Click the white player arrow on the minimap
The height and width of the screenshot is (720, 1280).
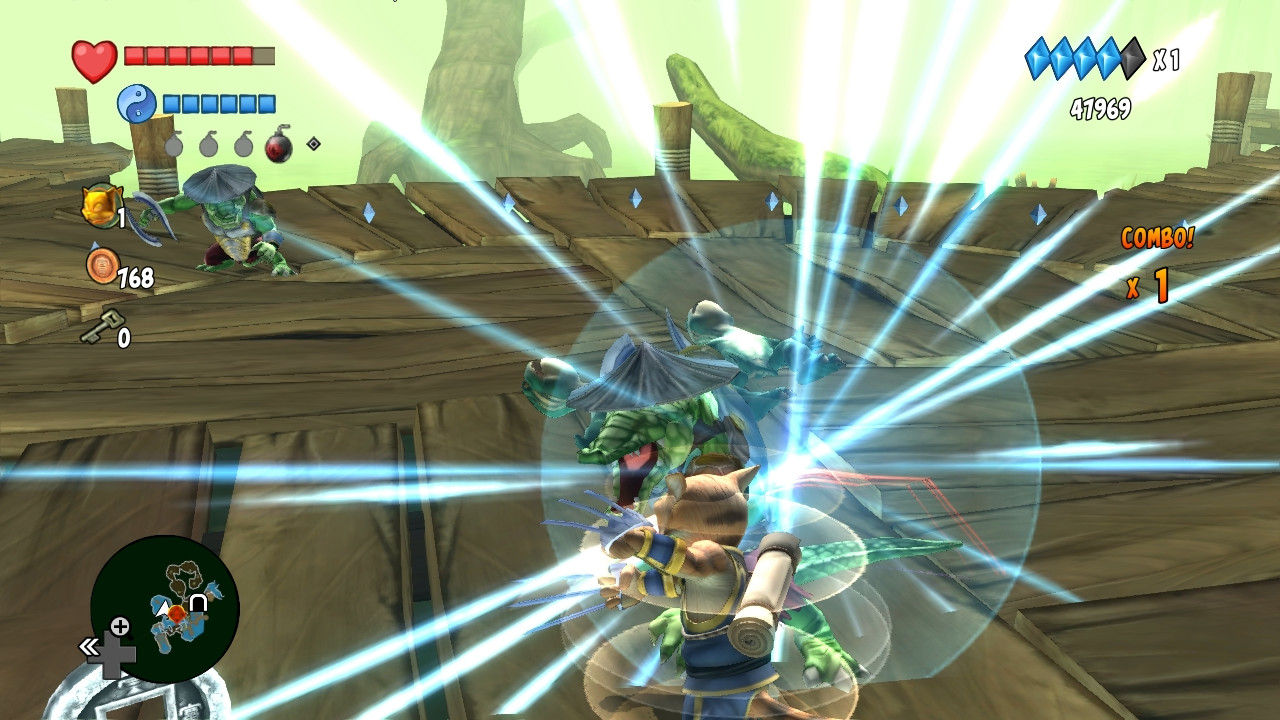(x=164, y=607)
